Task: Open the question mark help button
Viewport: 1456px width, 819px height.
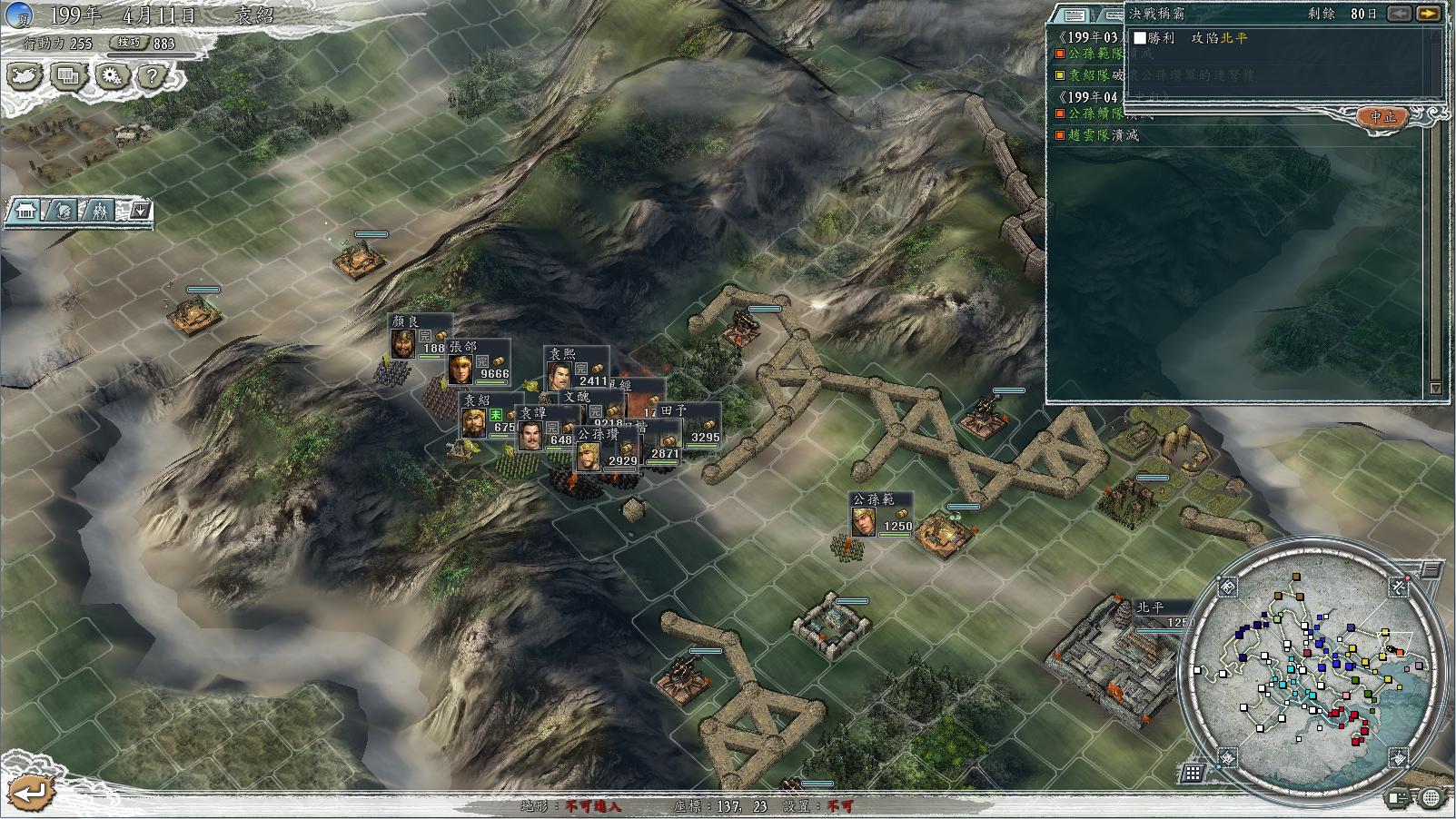Action: pyautogui.click(x=152, y=76)
